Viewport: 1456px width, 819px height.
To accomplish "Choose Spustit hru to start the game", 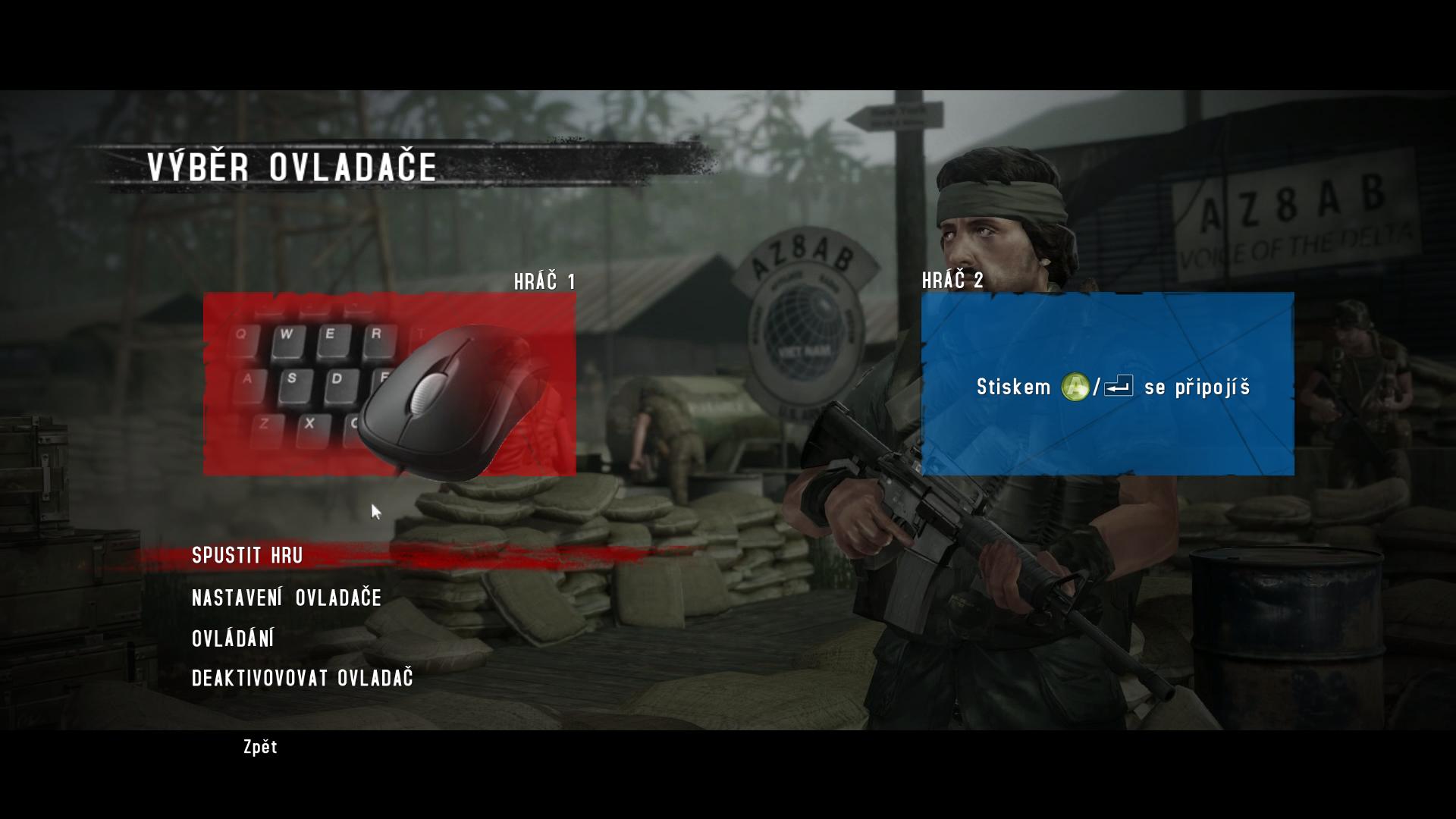I will [247, 556].
